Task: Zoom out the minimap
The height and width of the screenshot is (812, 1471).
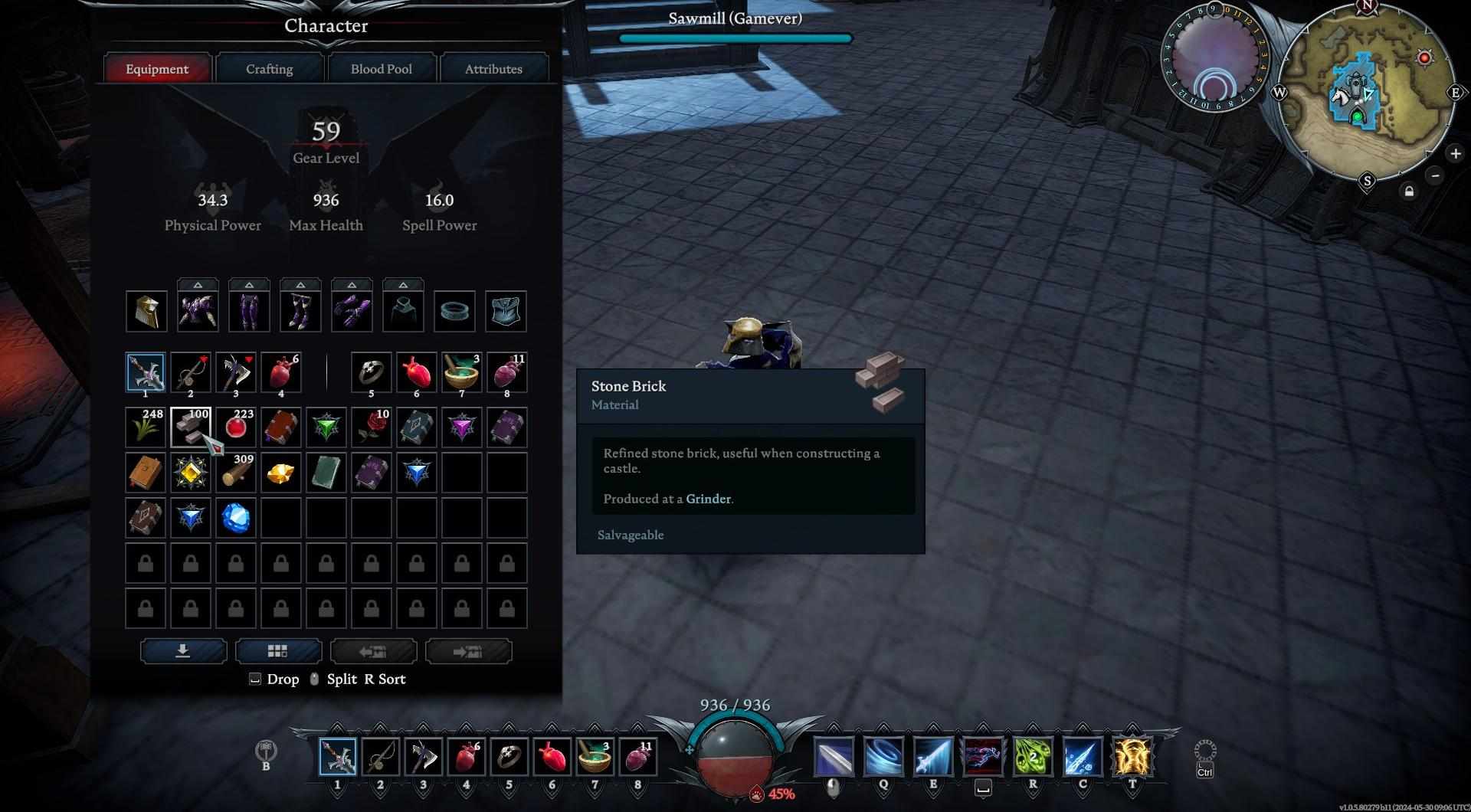Action: [x=1436, y=175]
